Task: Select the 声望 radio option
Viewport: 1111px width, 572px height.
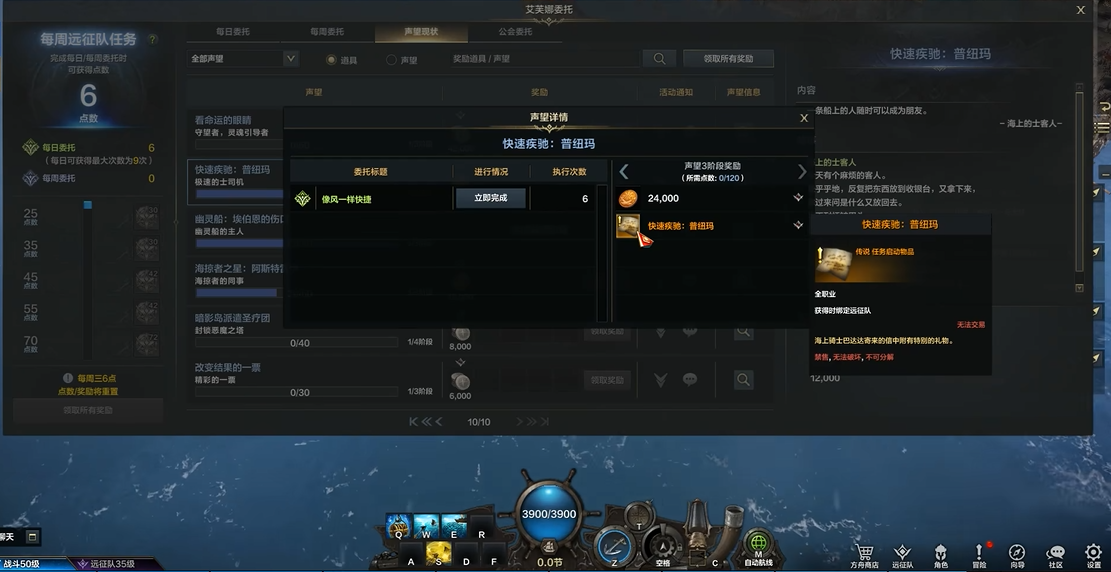Action: tap(391, 60)
